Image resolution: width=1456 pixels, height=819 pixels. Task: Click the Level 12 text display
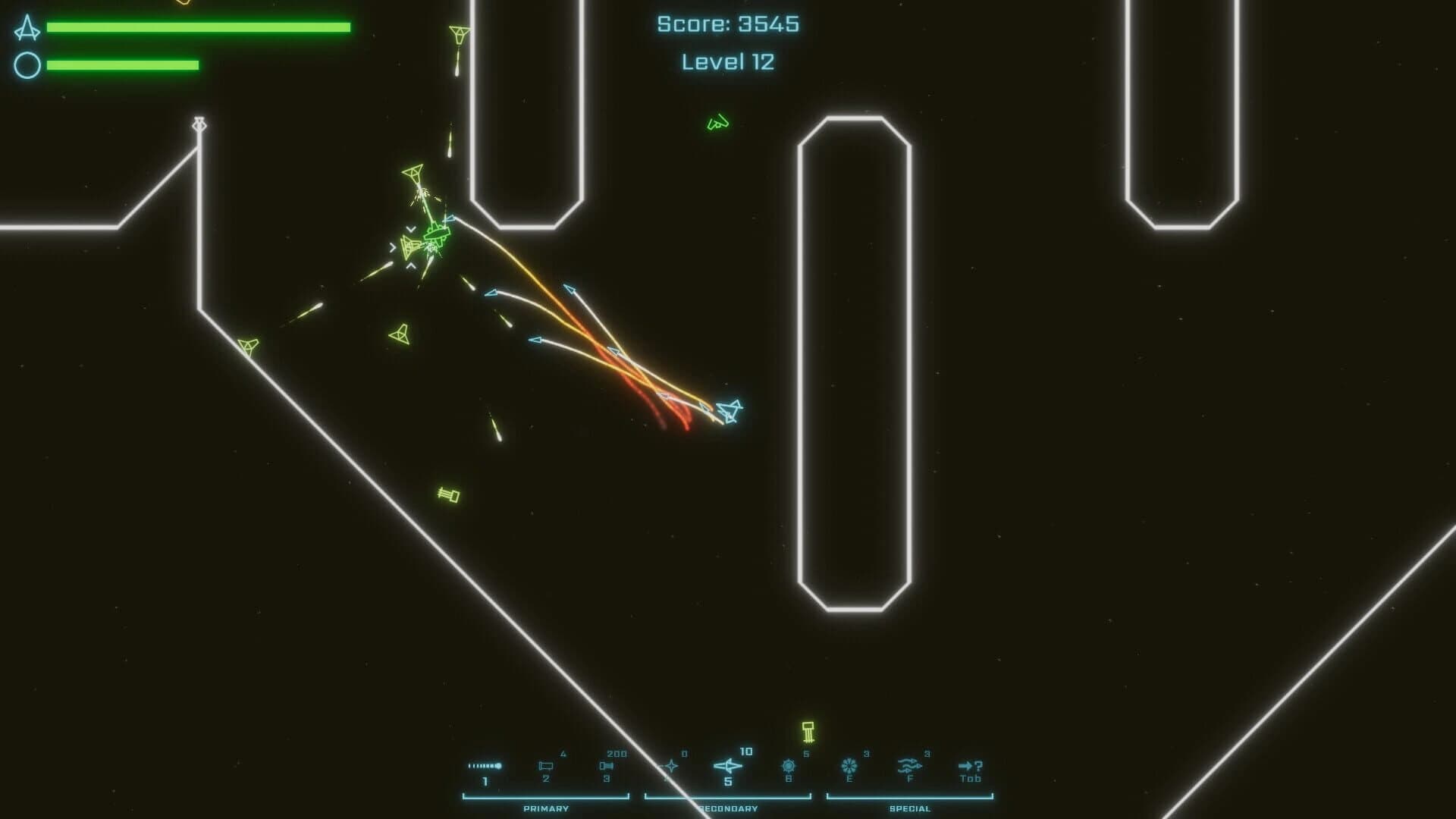726,61
